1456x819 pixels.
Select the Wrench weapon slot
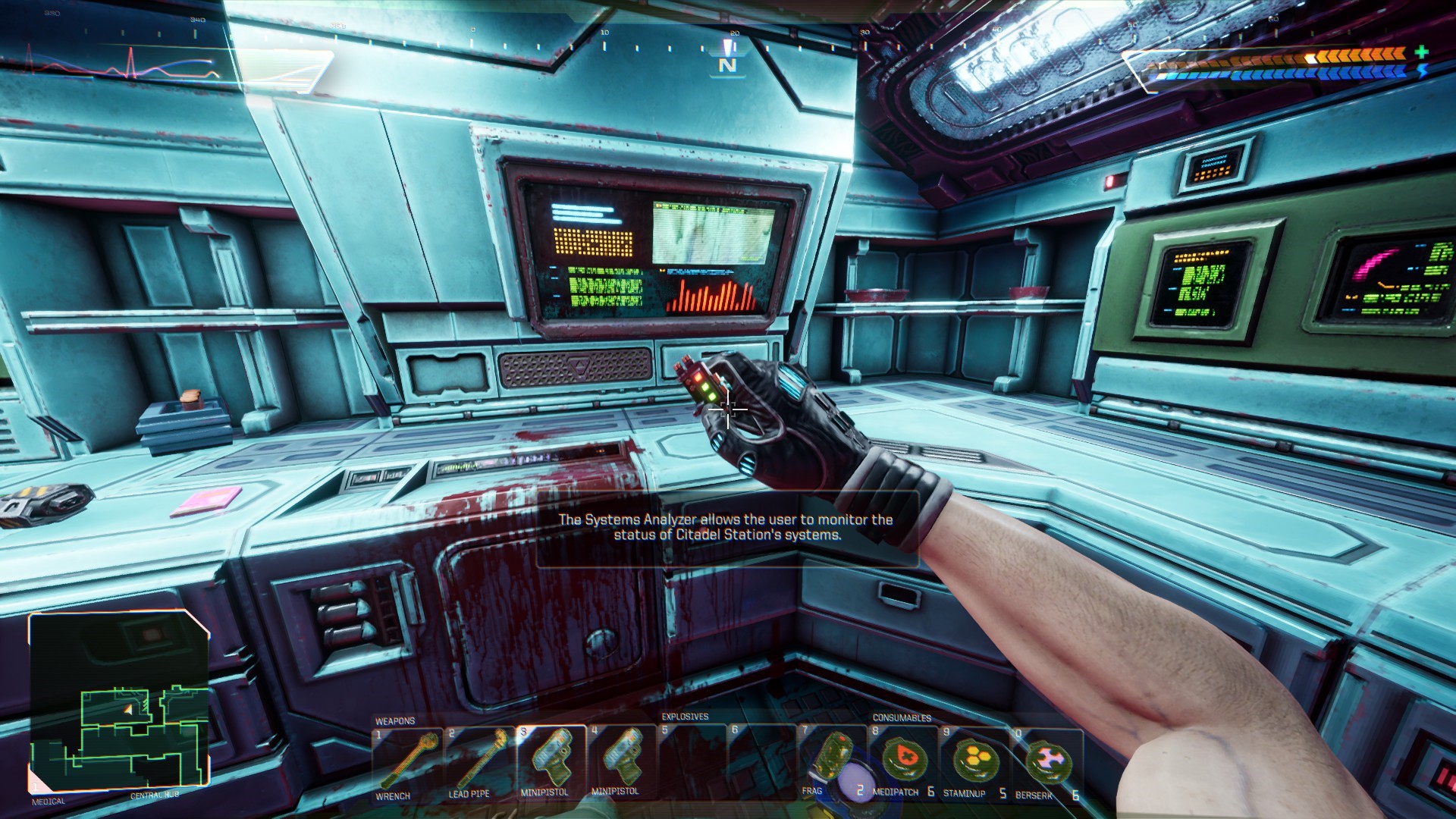tap(407, 762)
